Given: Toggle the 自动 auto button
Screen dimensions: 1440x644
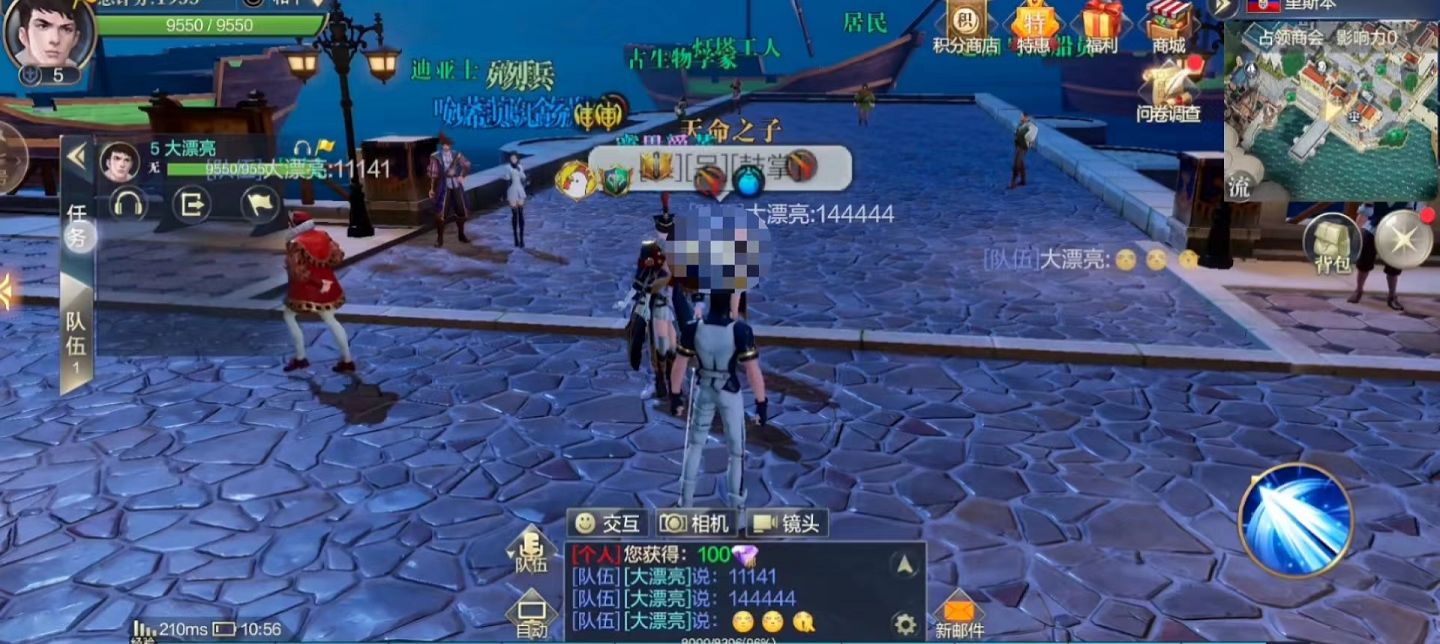Looking at the screenshot, I should point(531,616).
